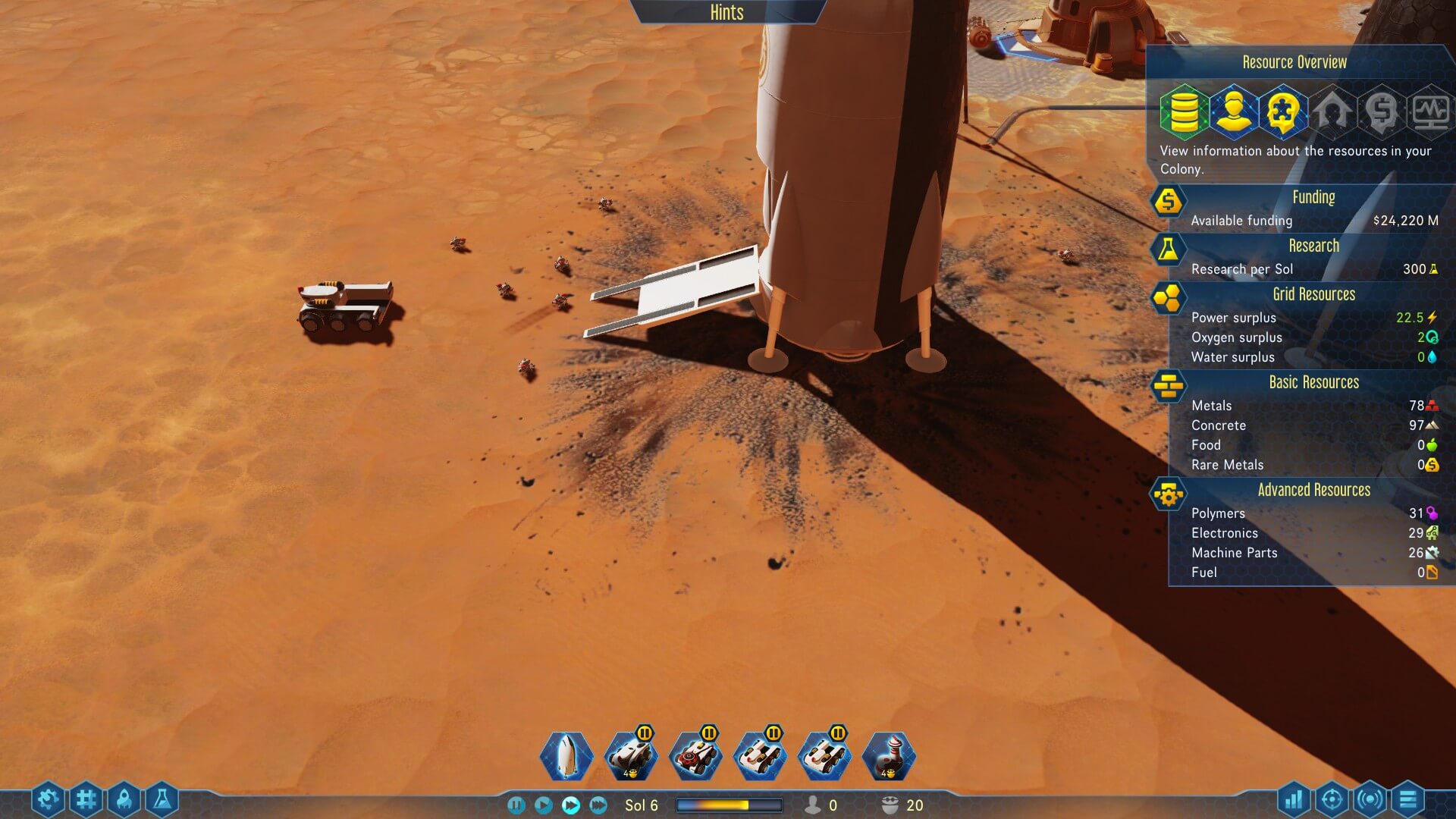Set game speed to fastest

point(598,805)
